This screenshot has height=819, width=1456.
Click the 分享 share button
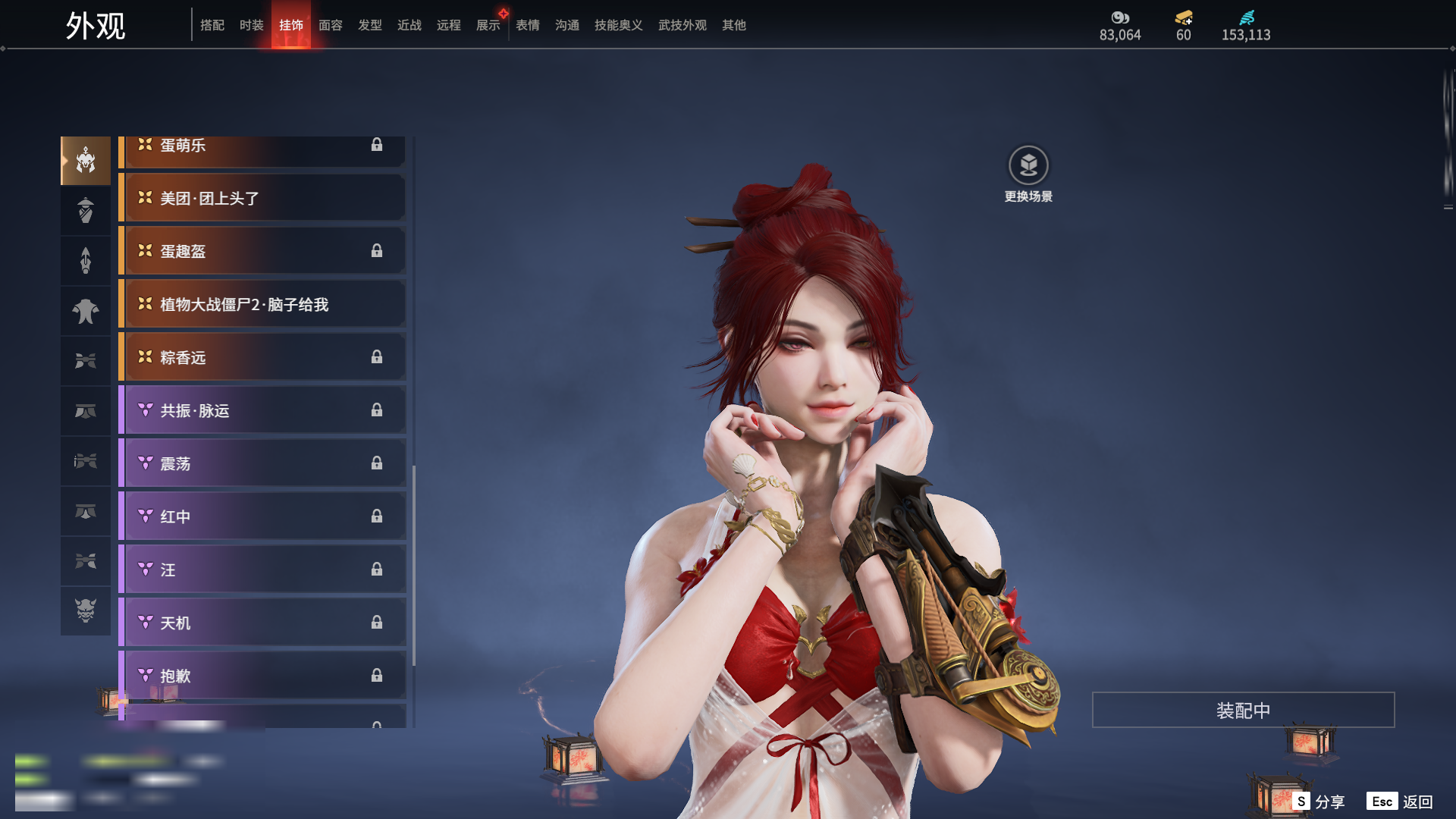[1319, 802]
